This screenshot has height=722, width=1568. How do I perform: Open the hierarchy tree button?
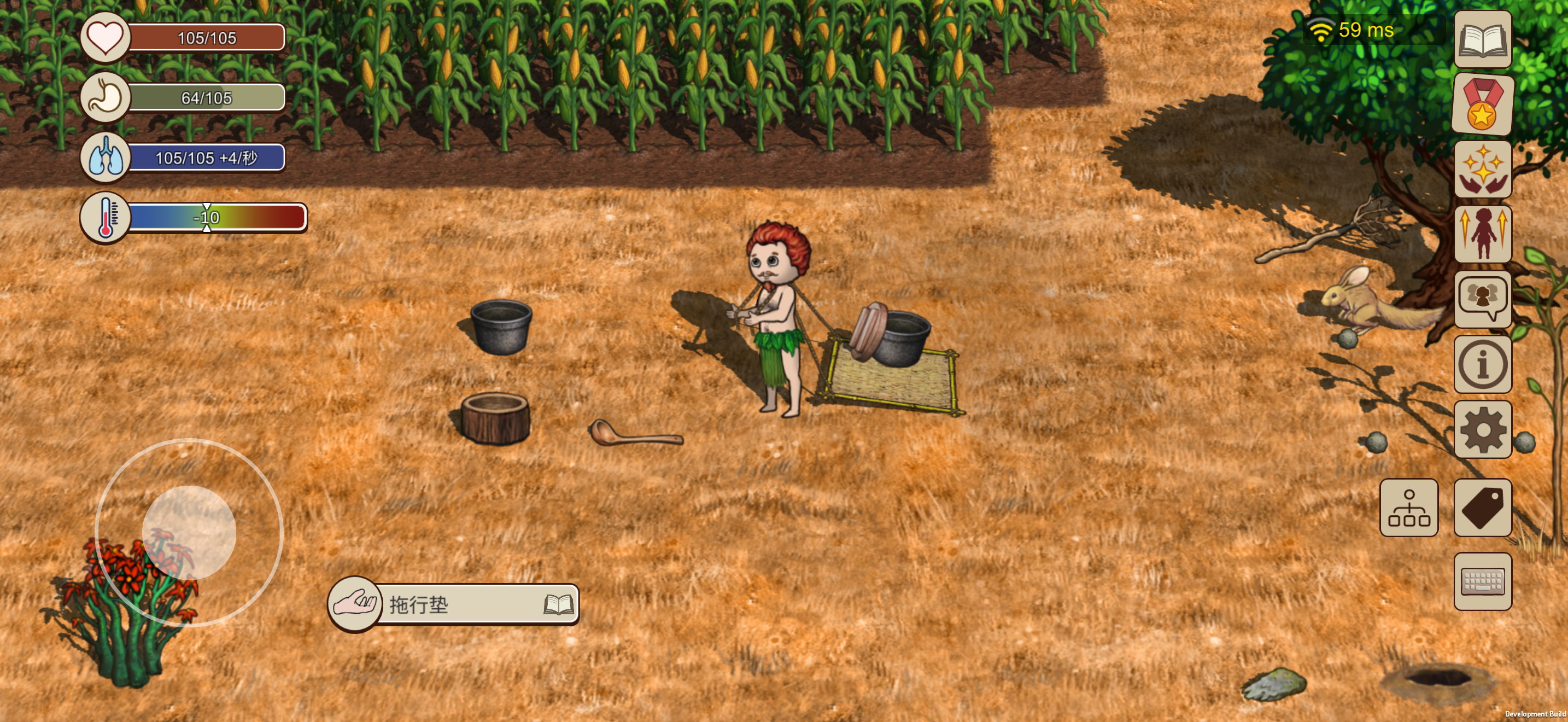[x=1408, y=507]
